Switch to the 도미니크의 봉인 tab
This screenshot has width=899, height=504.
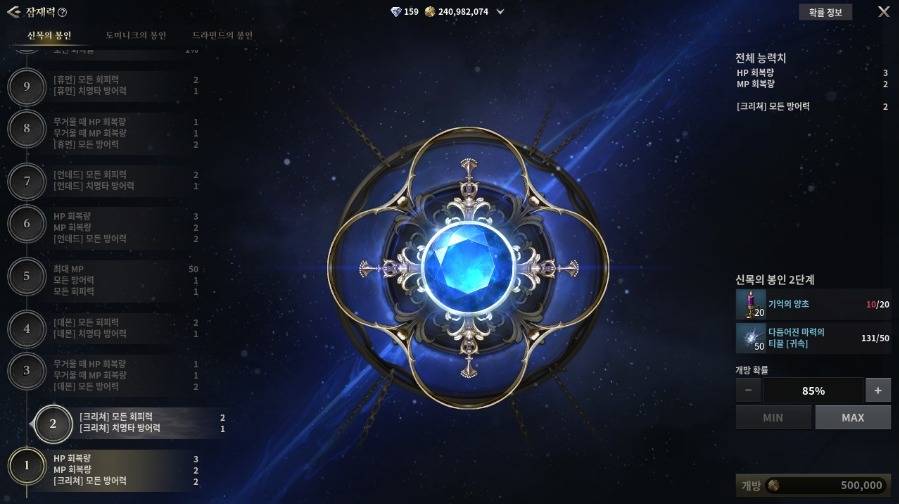[137, 35]
